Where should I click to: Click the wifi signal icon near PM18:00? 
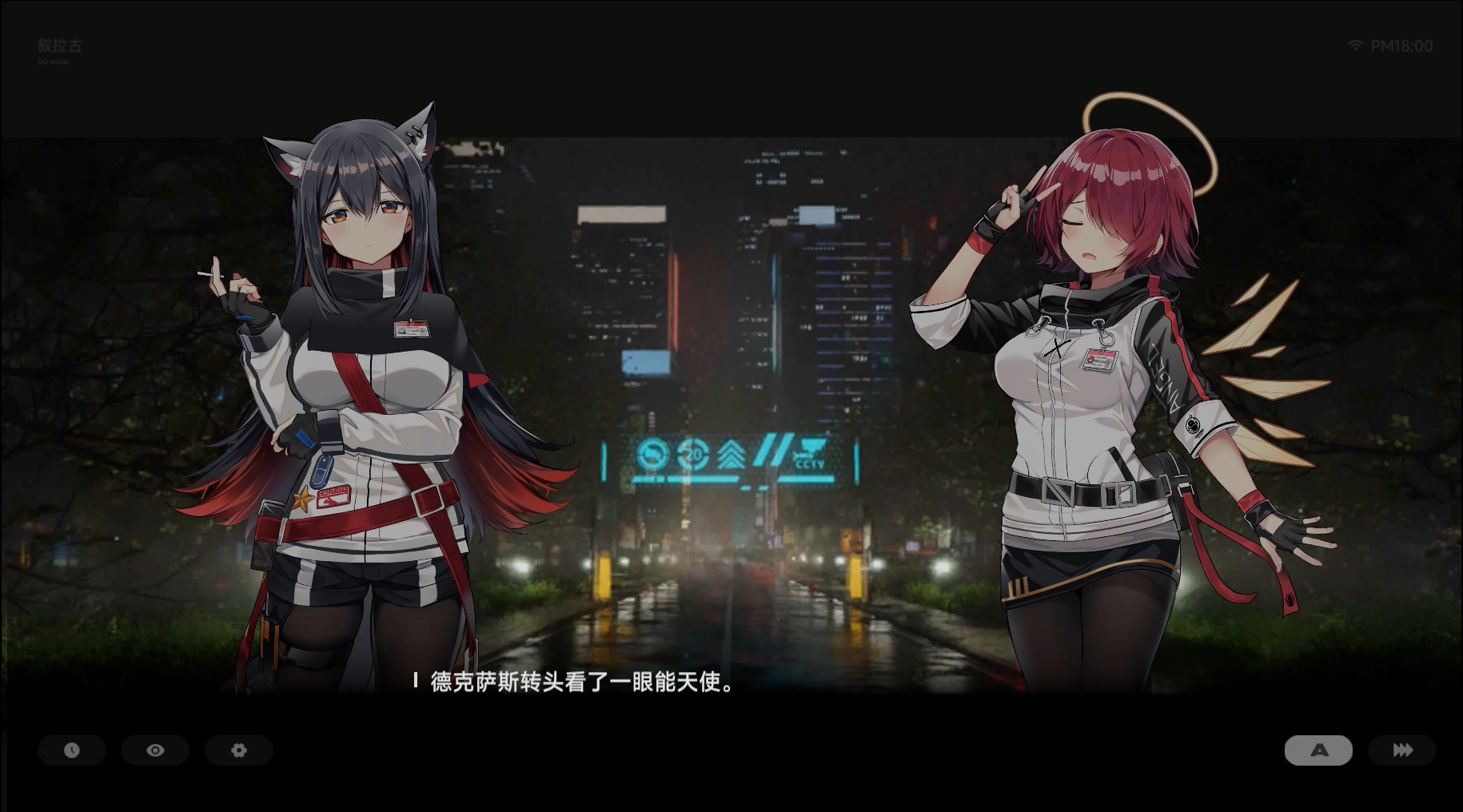1354,46
